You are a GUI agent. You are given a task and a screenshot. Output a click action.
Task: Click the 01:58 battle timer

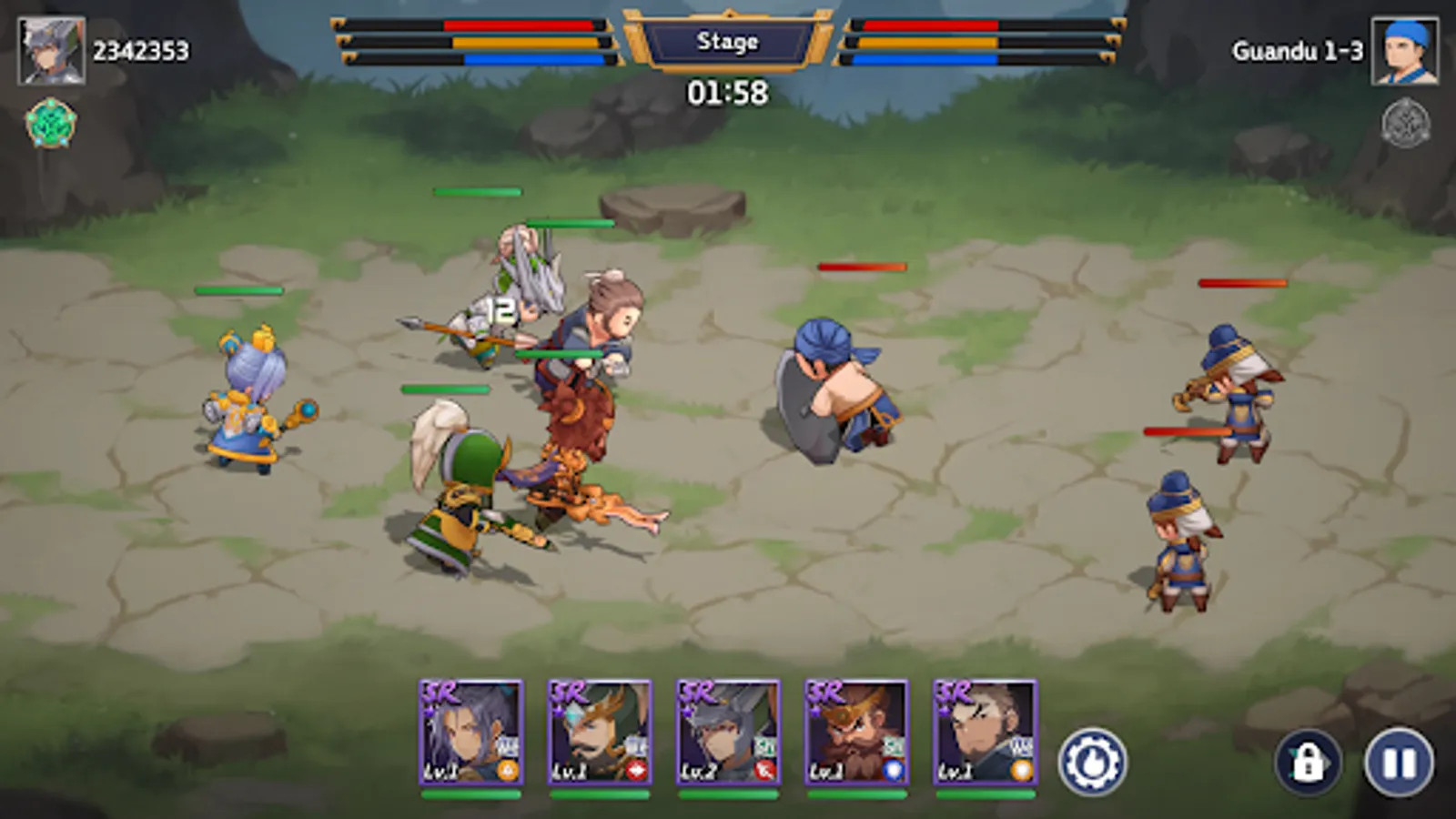pos(726,90)
